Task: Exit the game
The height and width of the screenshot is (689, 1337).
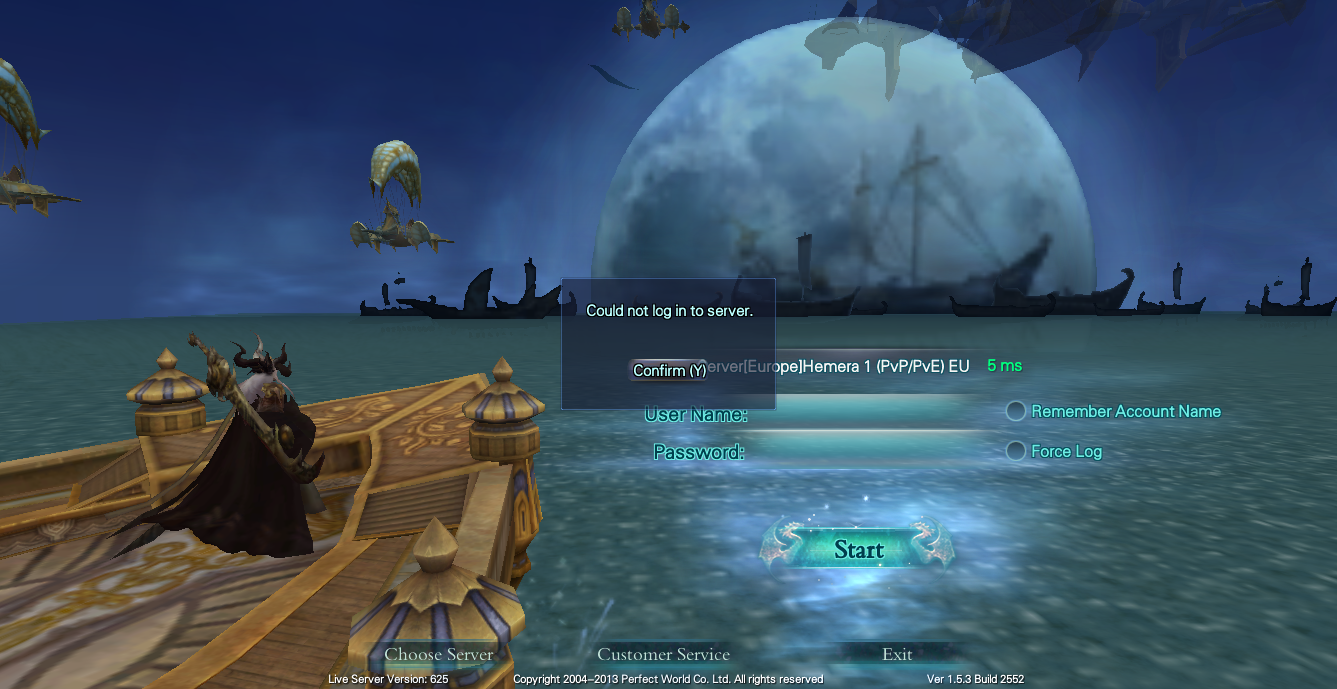Action: [897, 654]
